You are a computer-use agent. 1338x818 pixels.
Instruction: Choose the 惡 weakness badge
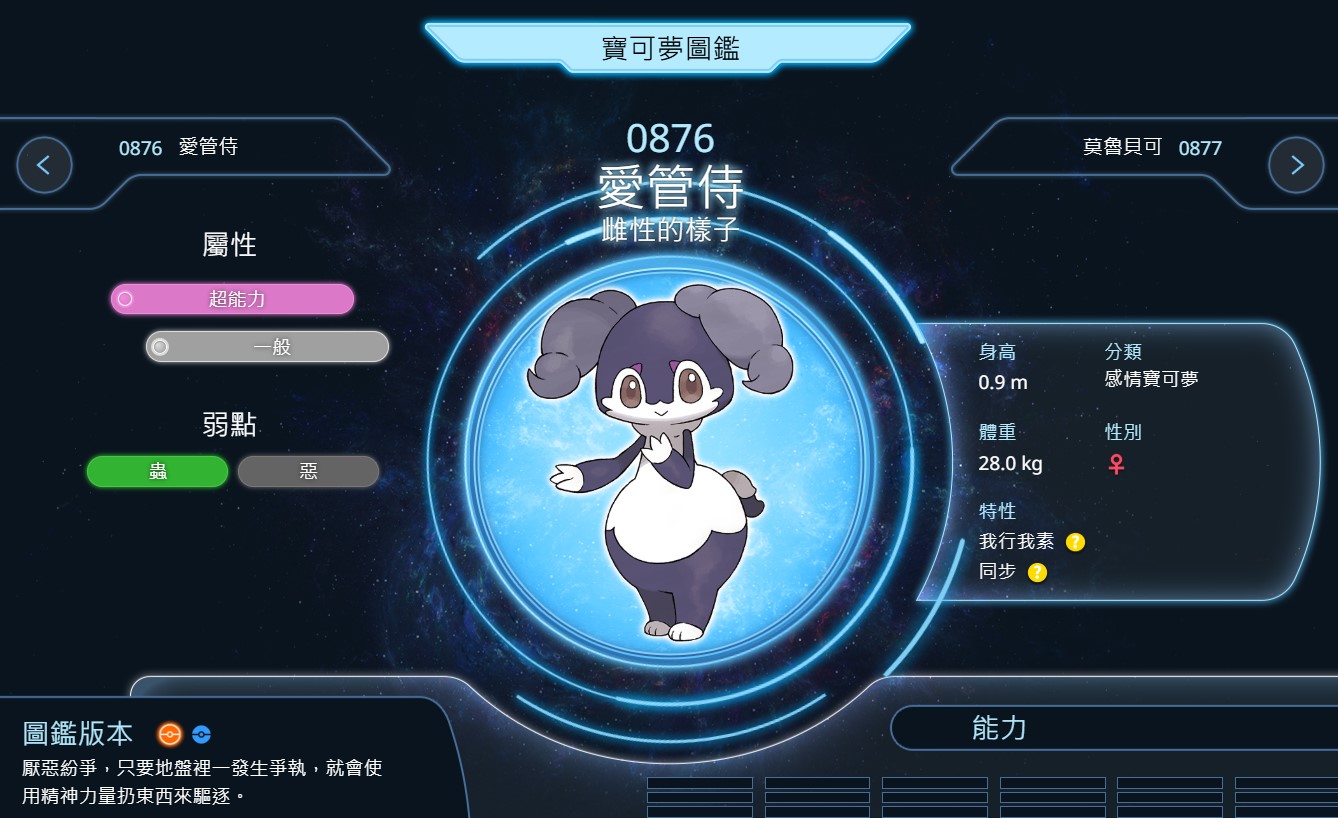308,472
